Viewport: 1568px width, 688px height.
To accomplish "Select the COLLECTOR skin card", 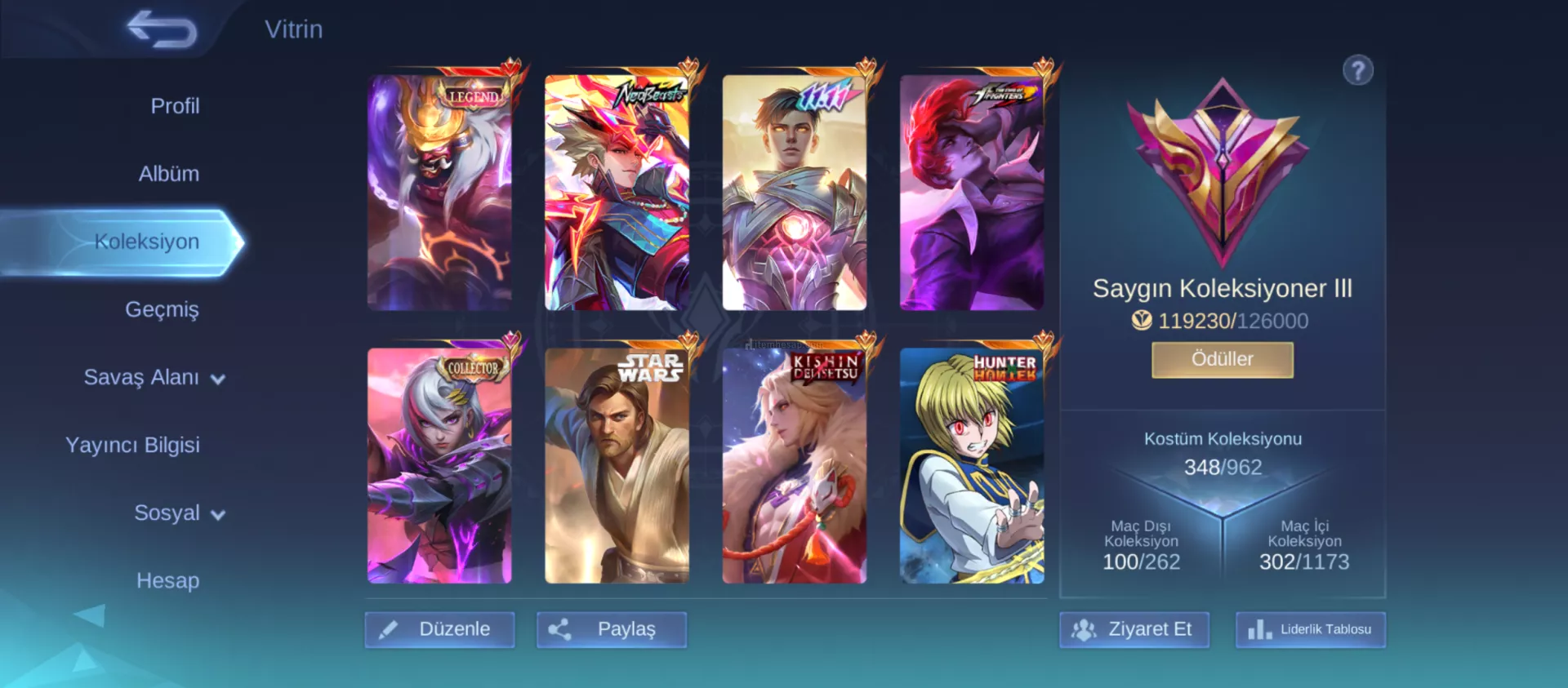I will coord(439,465).
